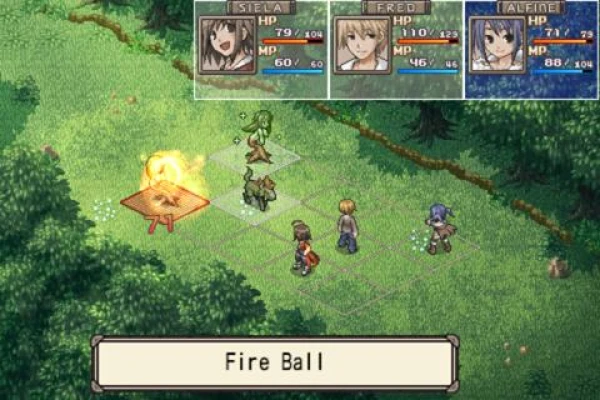Select Siela's character portrait panel
The image size is (600, 400).
(261, 50)
